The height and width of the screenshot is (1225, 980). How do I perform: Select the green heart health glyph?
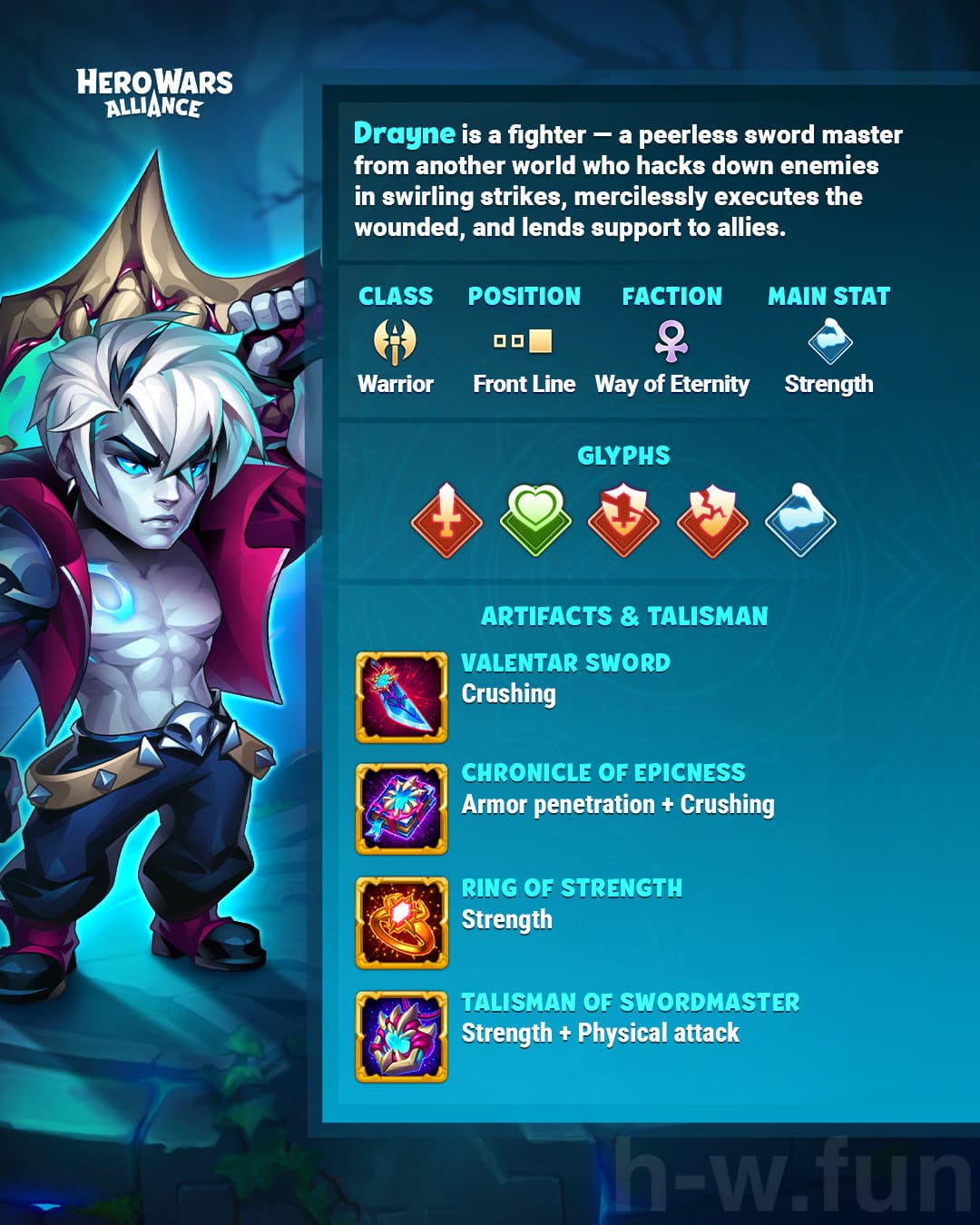coord(535,519)
